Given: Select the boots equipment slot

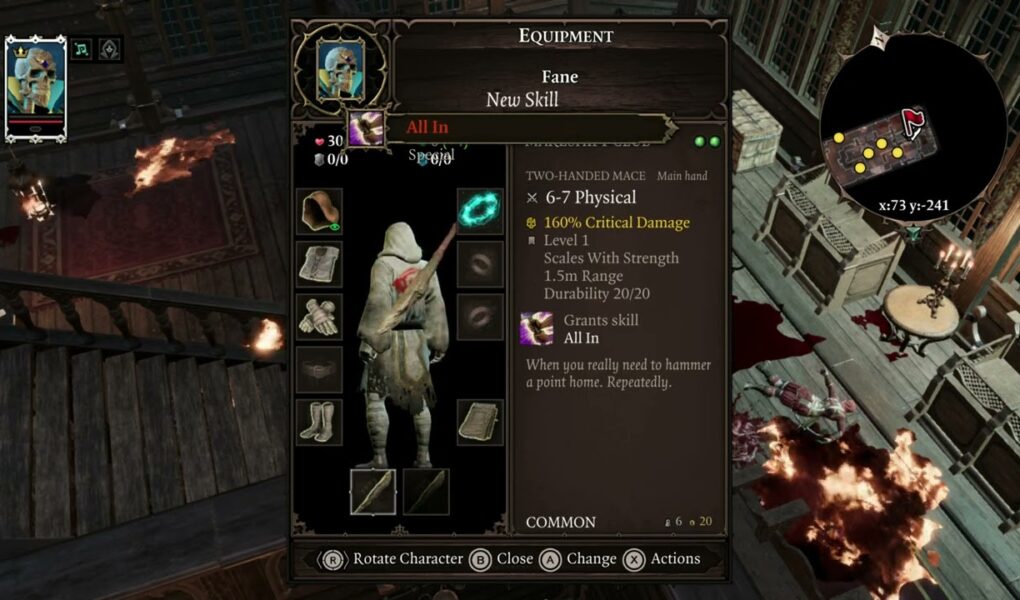Looking at the screenshot, I should pos(320,421).
